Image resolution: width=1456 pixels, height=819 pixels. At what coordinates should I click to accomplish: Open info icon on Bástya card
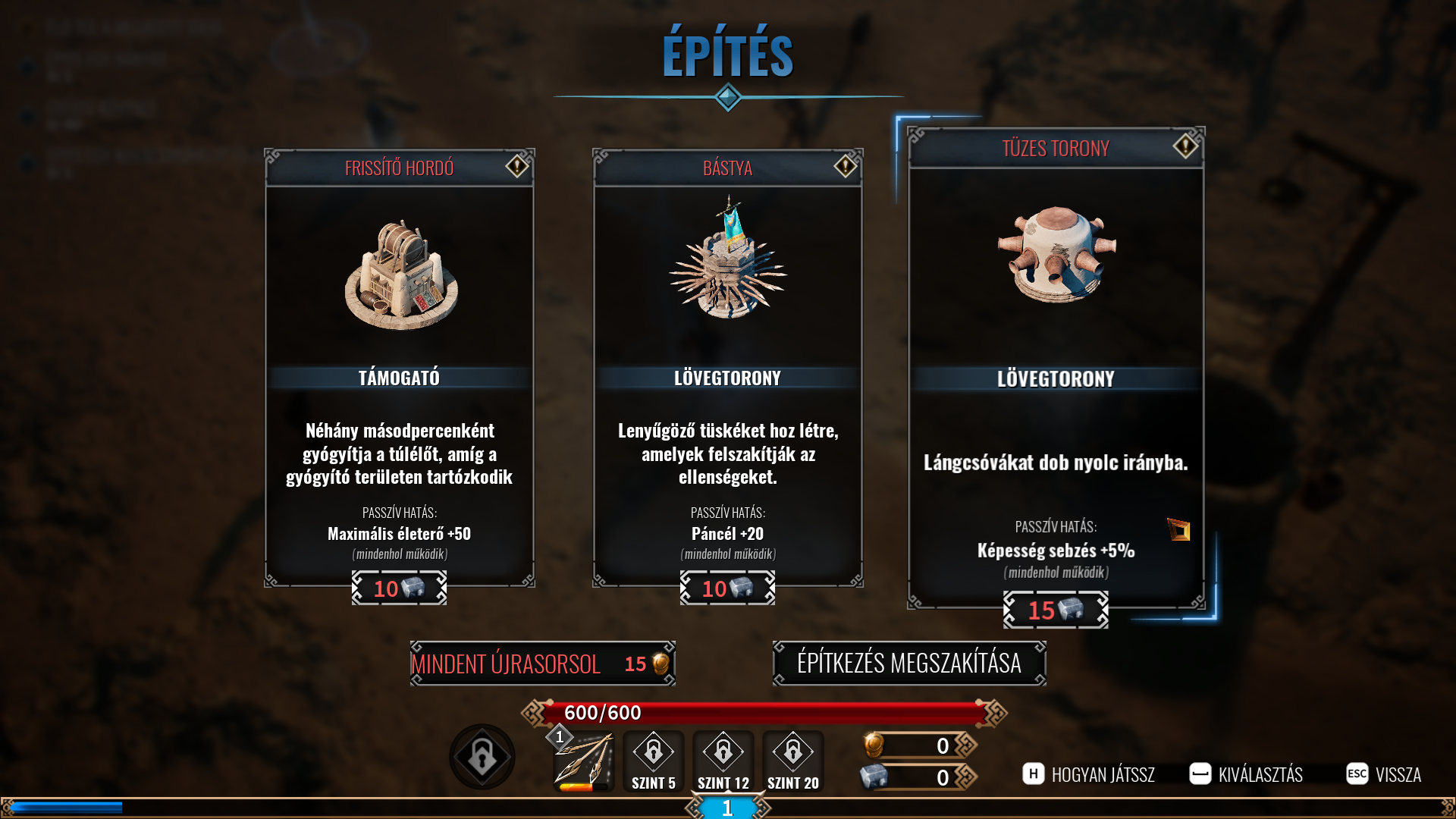pos(846,166)
